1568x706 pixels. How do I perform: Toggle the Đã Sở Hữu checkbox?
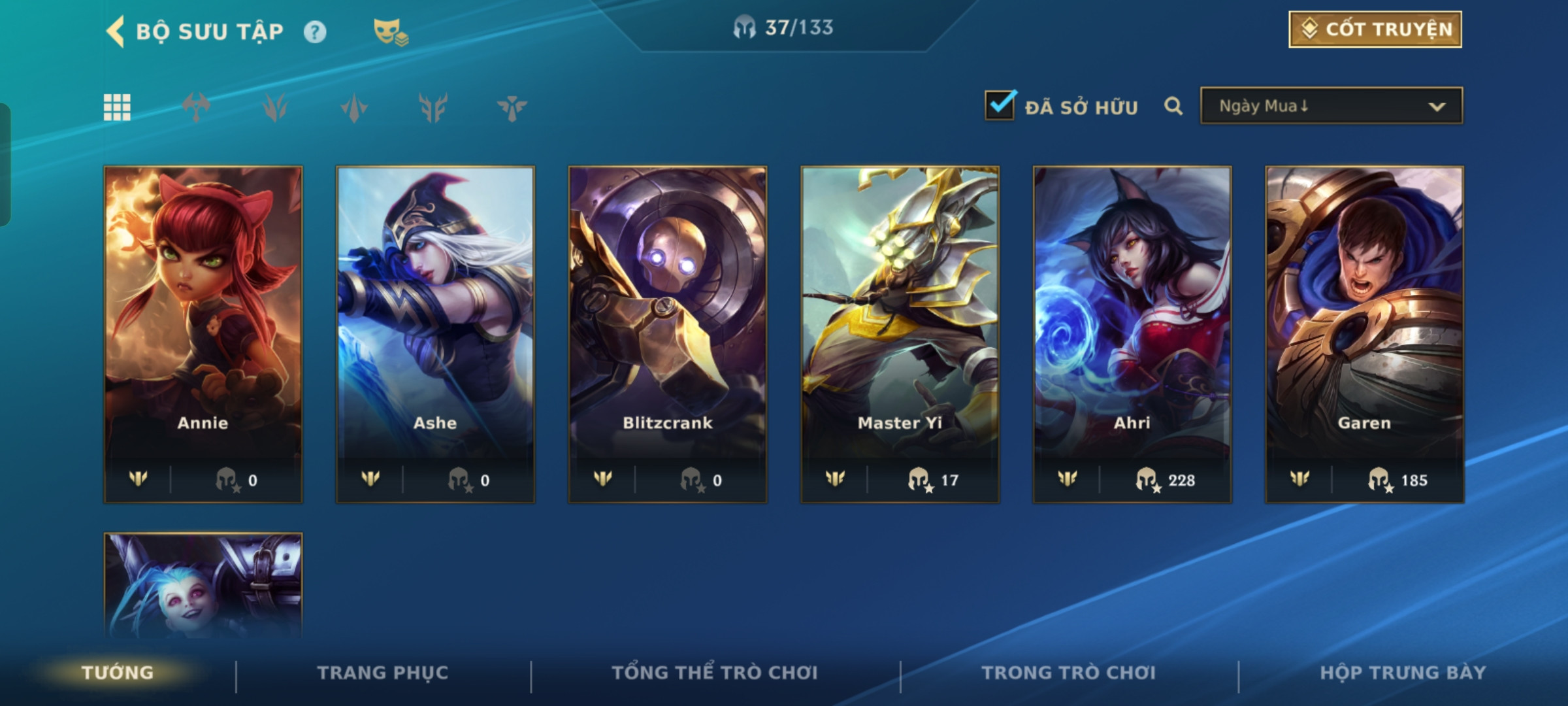1000,106
